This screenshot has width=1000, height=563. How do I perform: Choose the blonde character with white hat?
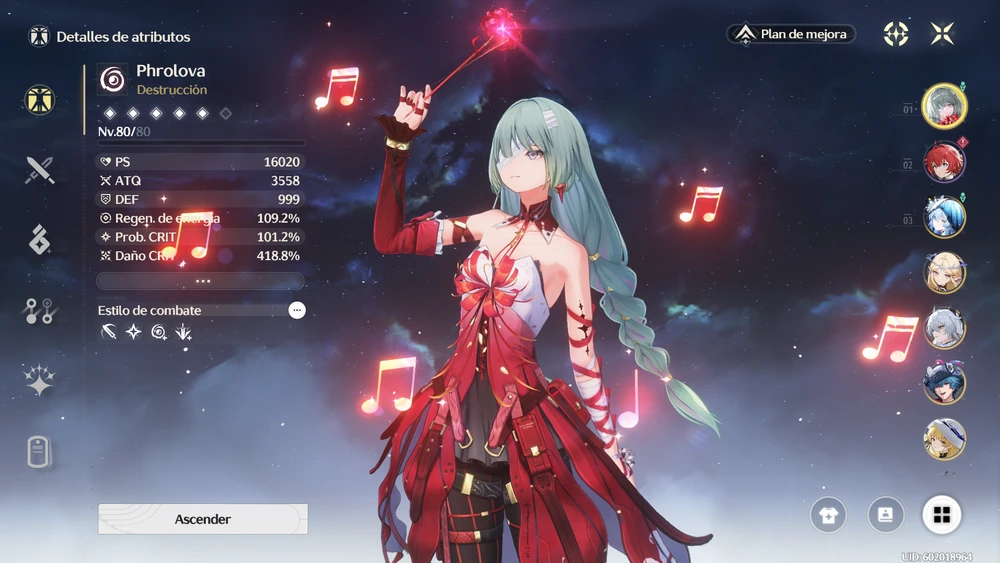pos(944,439)
